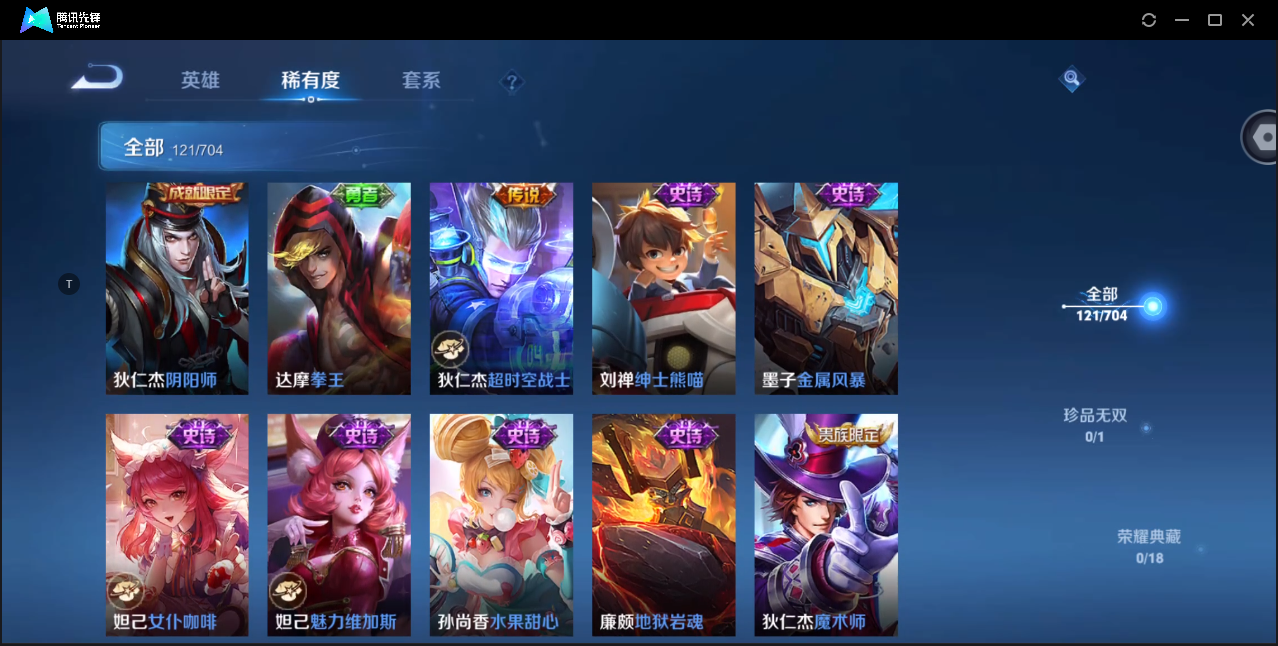Filter skins by 珍品无双 rarity

(1095, 425)
